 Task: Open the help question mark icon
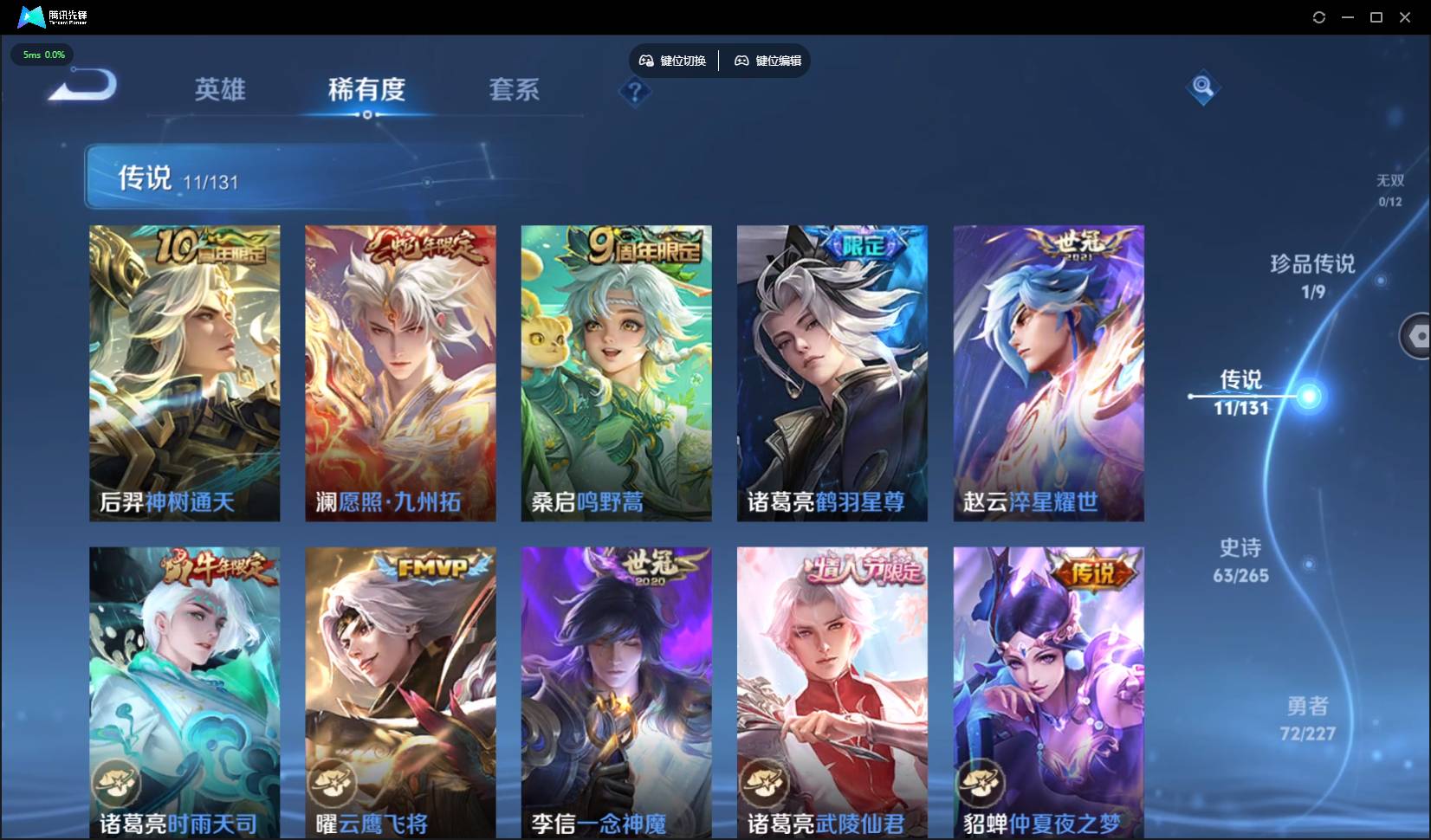[x=636, y=93]
